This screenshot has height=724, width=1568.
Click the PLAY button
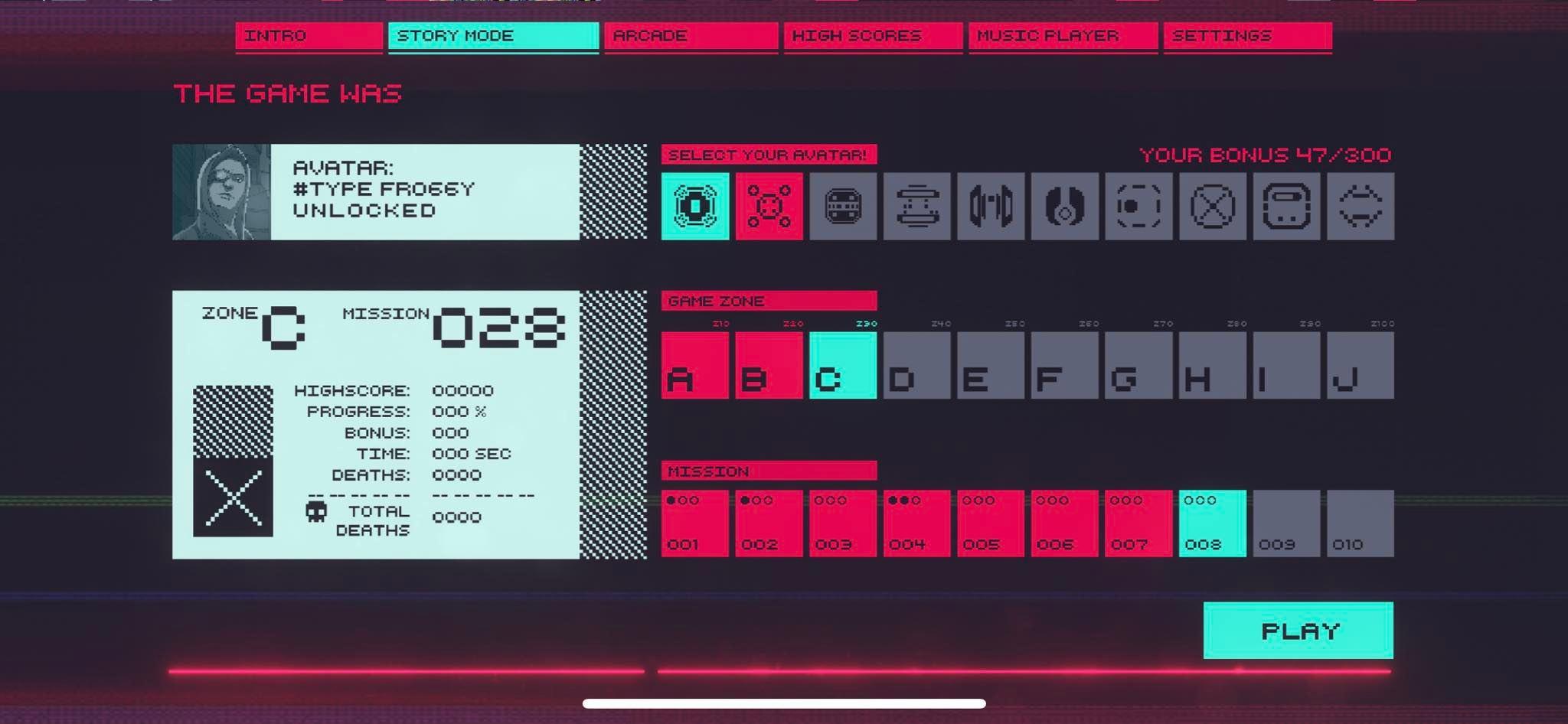pos(1299,630)
